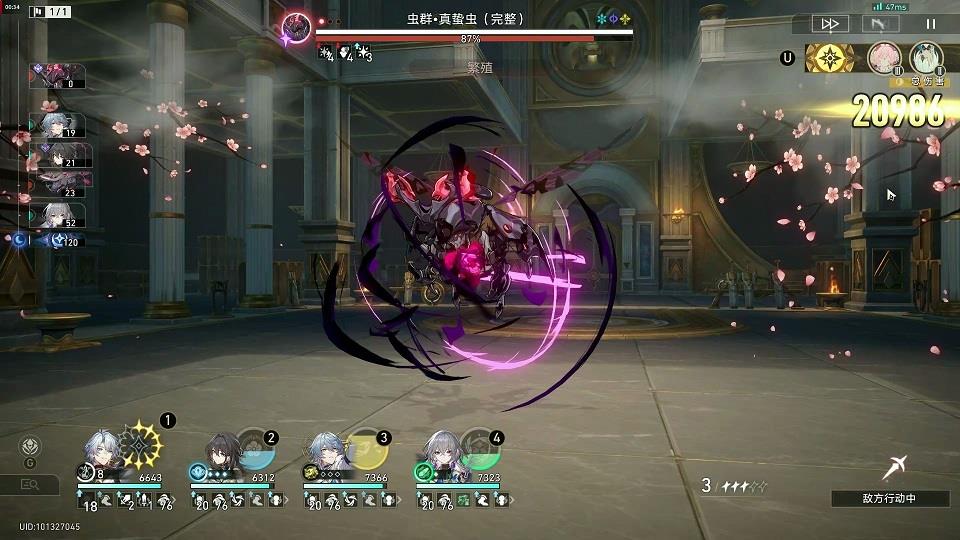Toggle the double-speed battle button
Viewport: 960px width, 540px height.
tap(829, 24)
